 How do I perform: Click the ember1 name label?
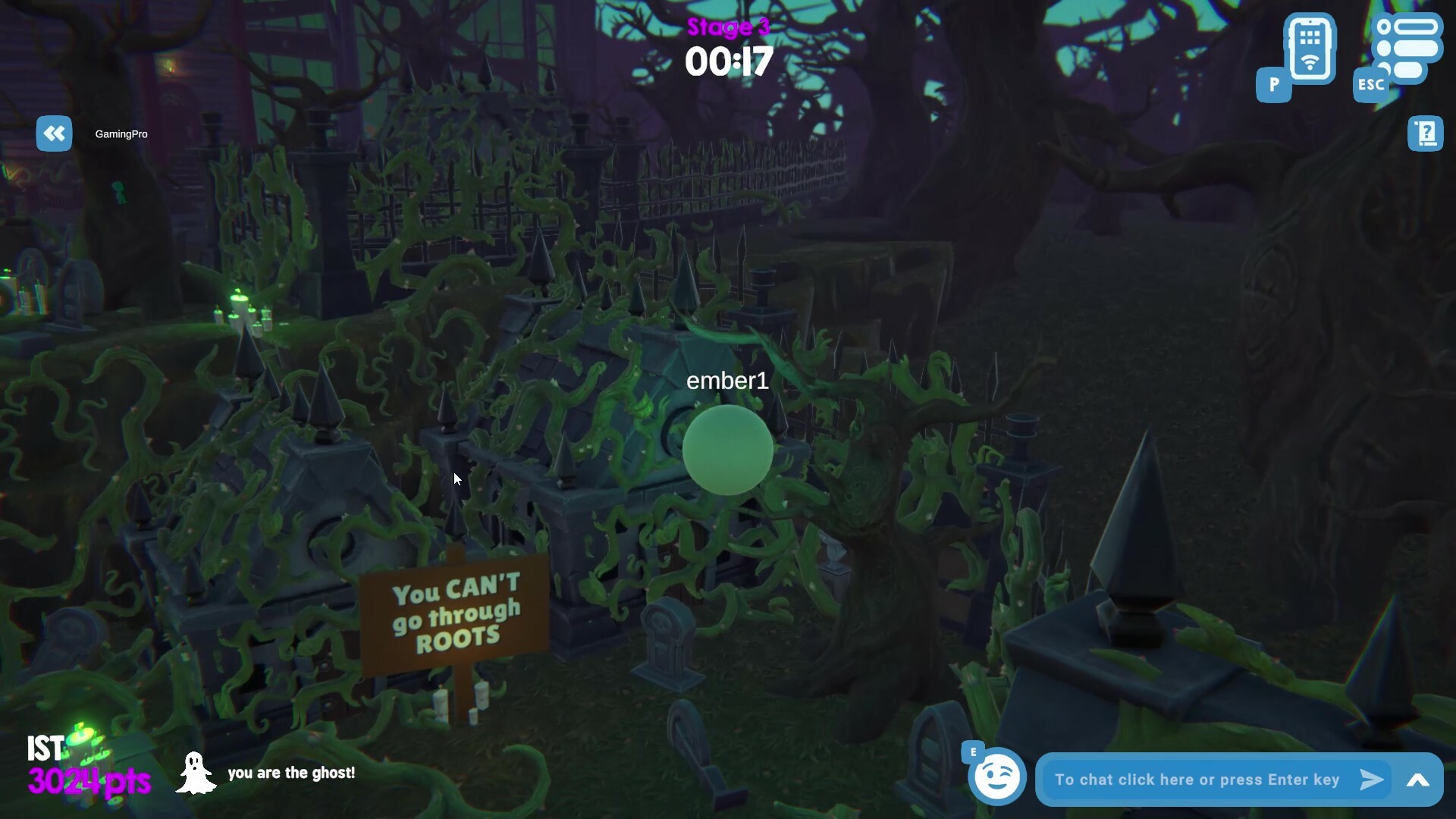point(727,381)
